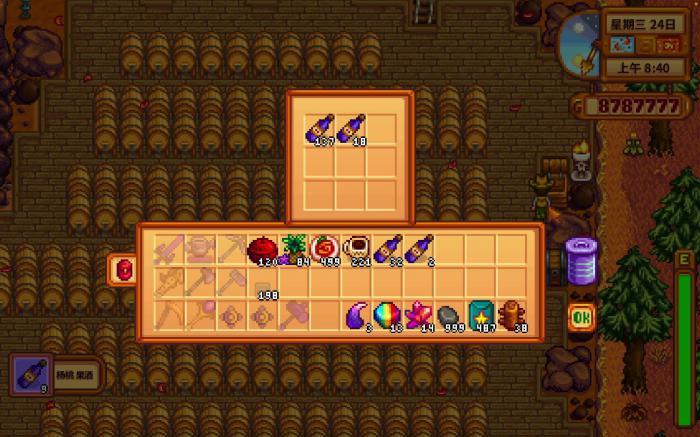Select the wine stack of 137
Screen dimensions: 700x437
coord(320,129)
